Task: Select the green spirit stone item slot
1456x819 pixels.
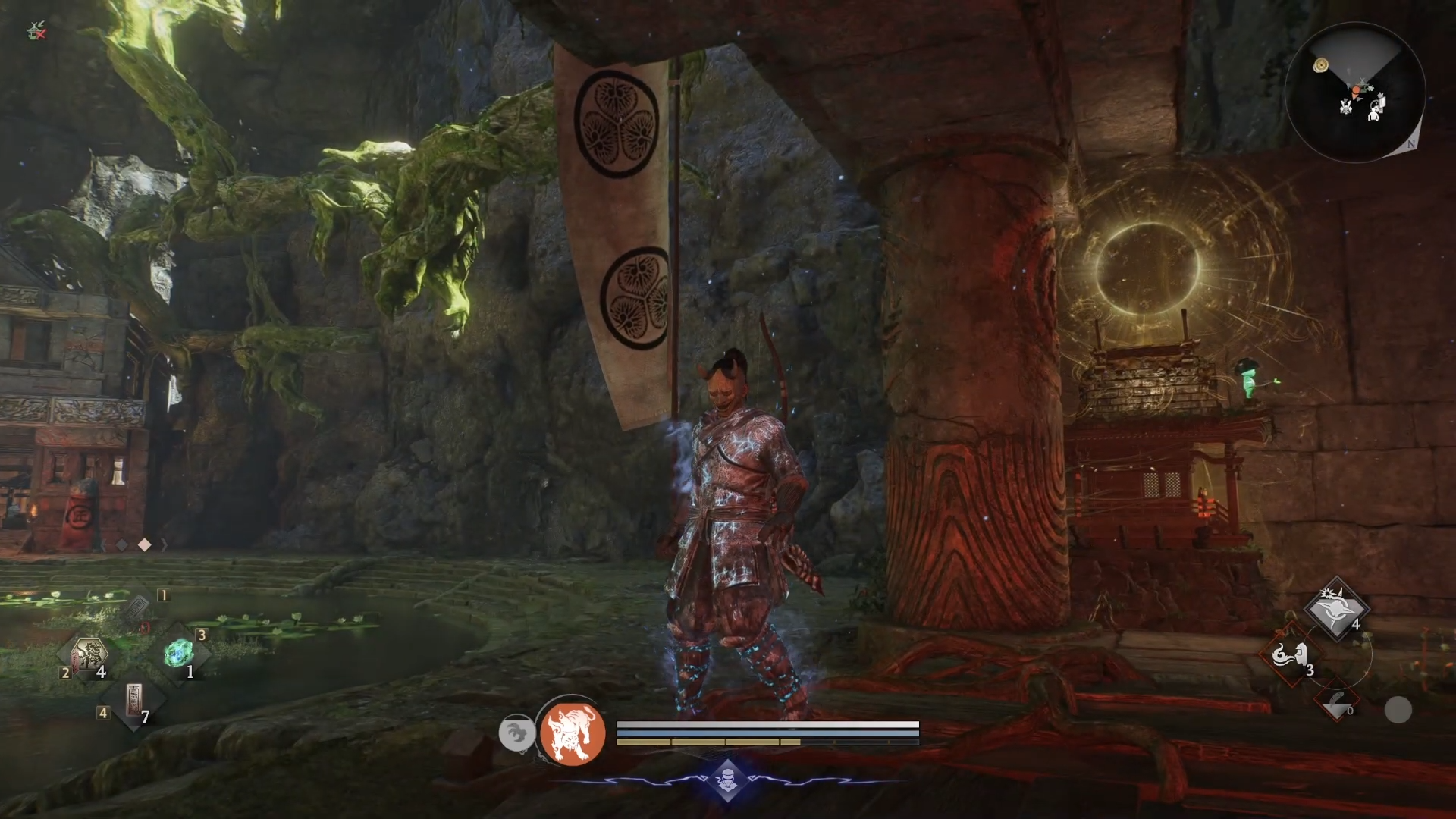Action: coord(180,653)
